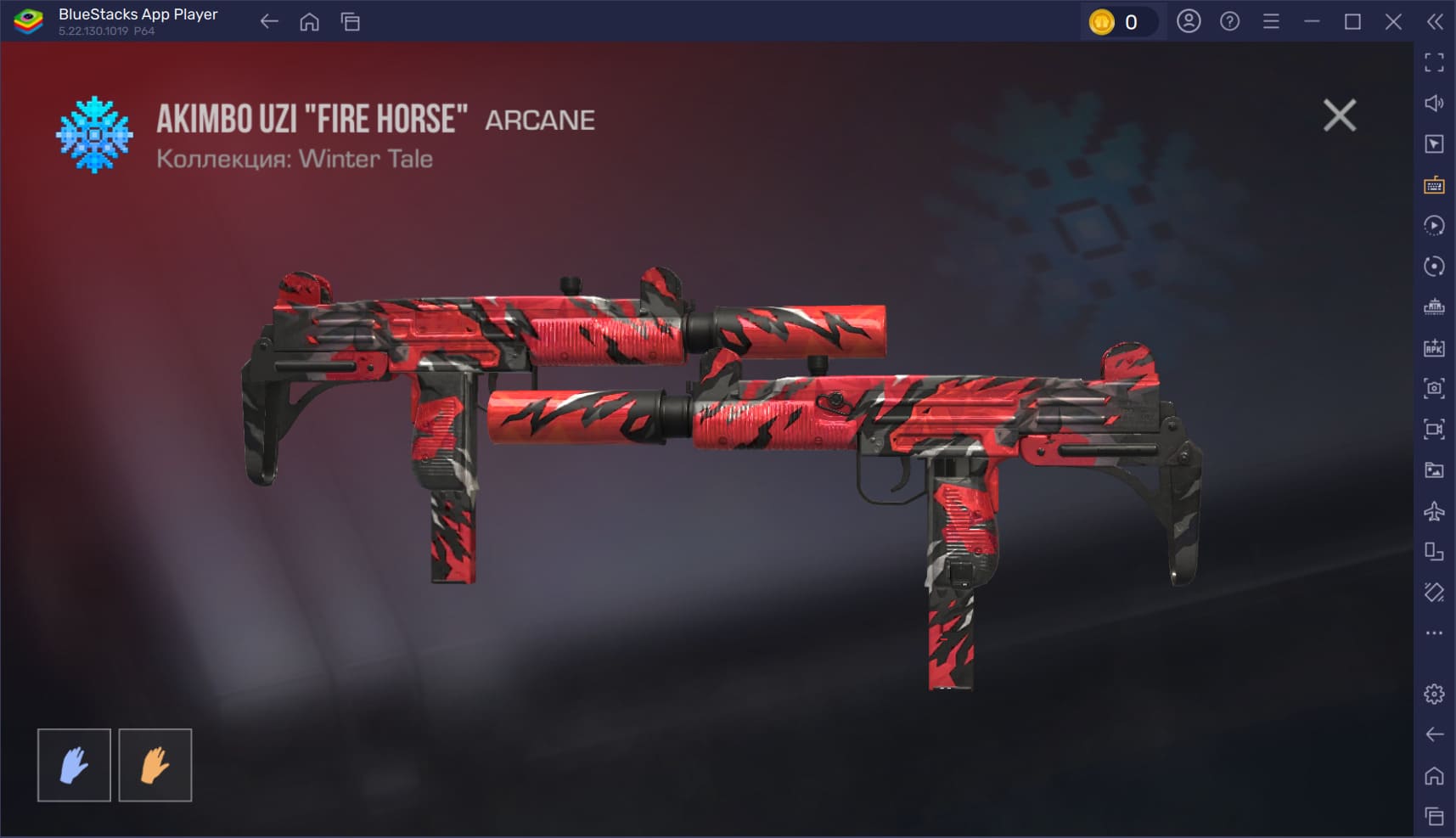The height and width of the screenshot is (838, 1456).
Task: Close the Akimbo Uzi skin preview
Action: point(1339,115)
